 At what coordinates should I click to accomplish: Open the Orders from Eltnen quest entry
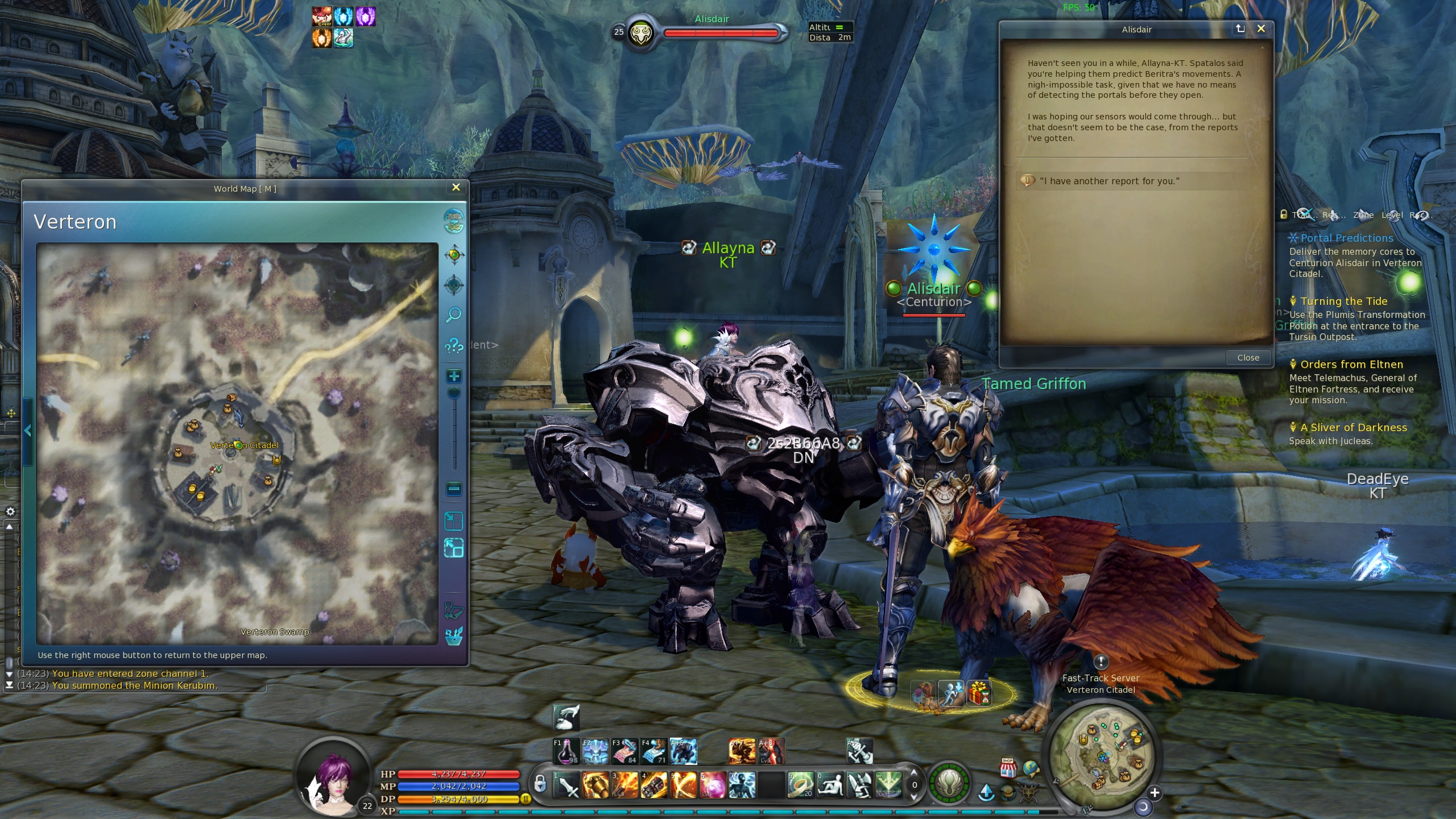[1351, 365]
